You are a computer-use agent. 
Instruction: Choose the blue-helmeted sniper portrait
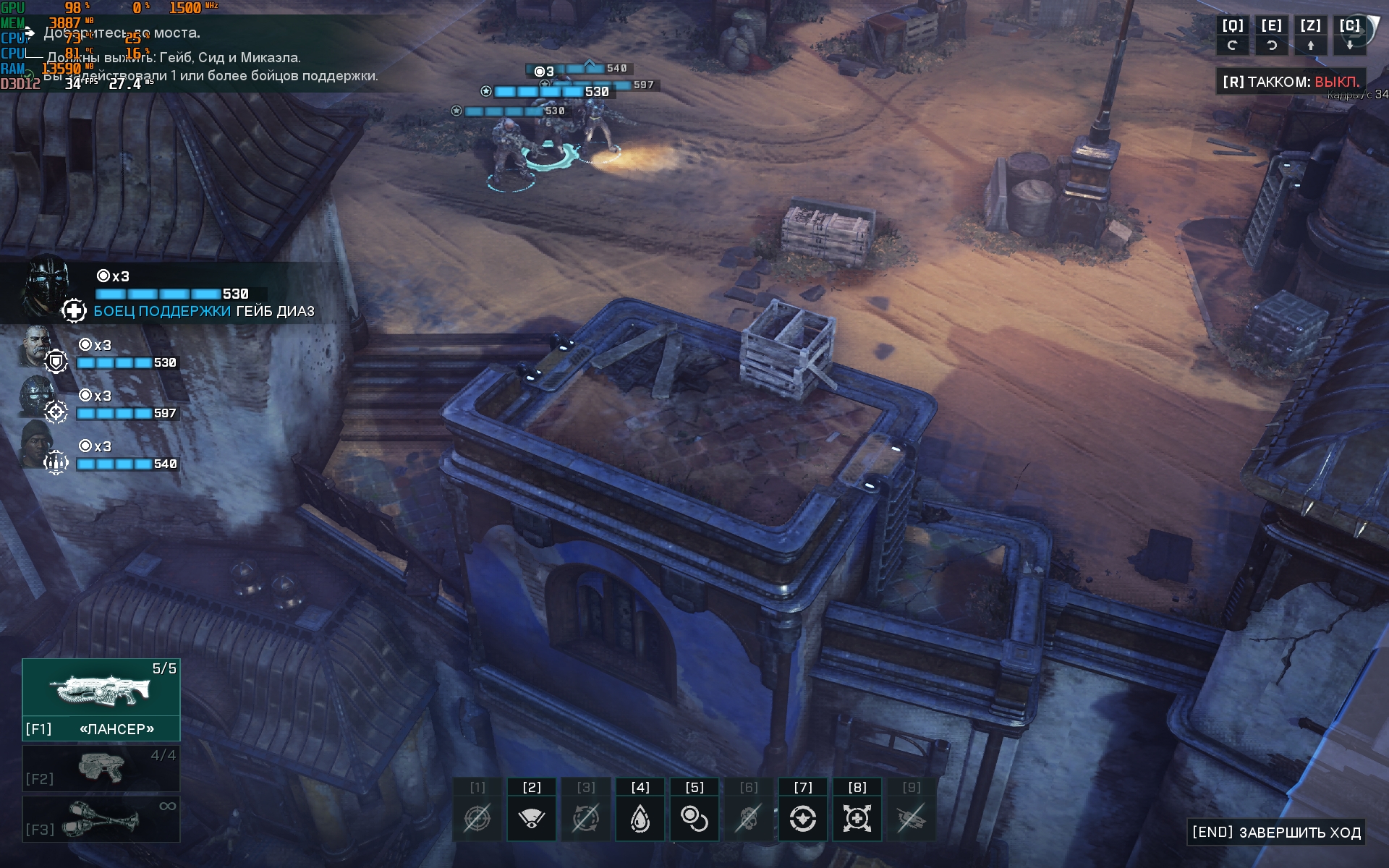point(36,396)
